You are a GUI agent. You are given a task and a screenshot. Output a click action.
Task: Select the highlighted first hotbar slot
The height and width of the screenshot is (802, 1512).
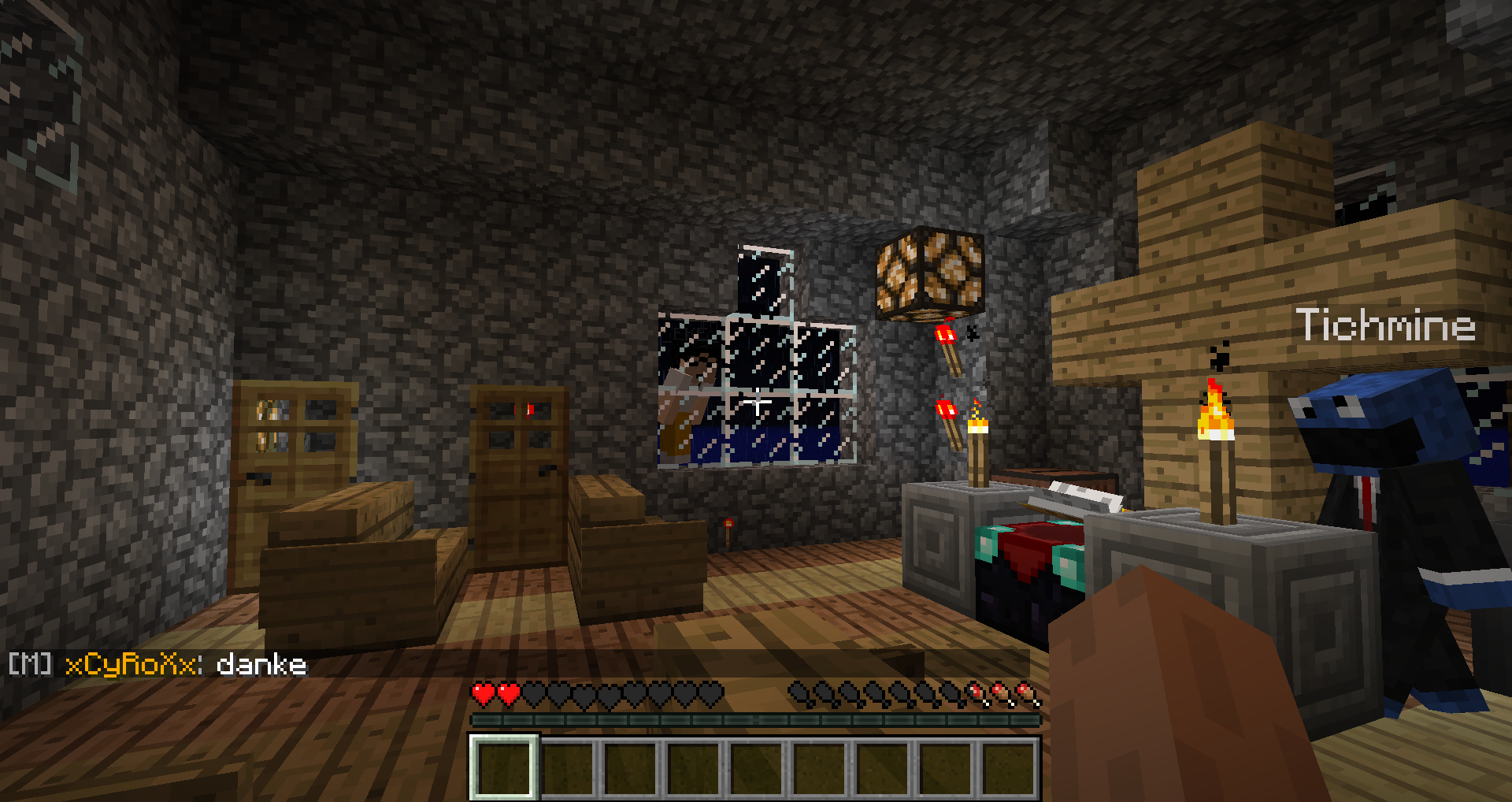(x=504, y=767)
